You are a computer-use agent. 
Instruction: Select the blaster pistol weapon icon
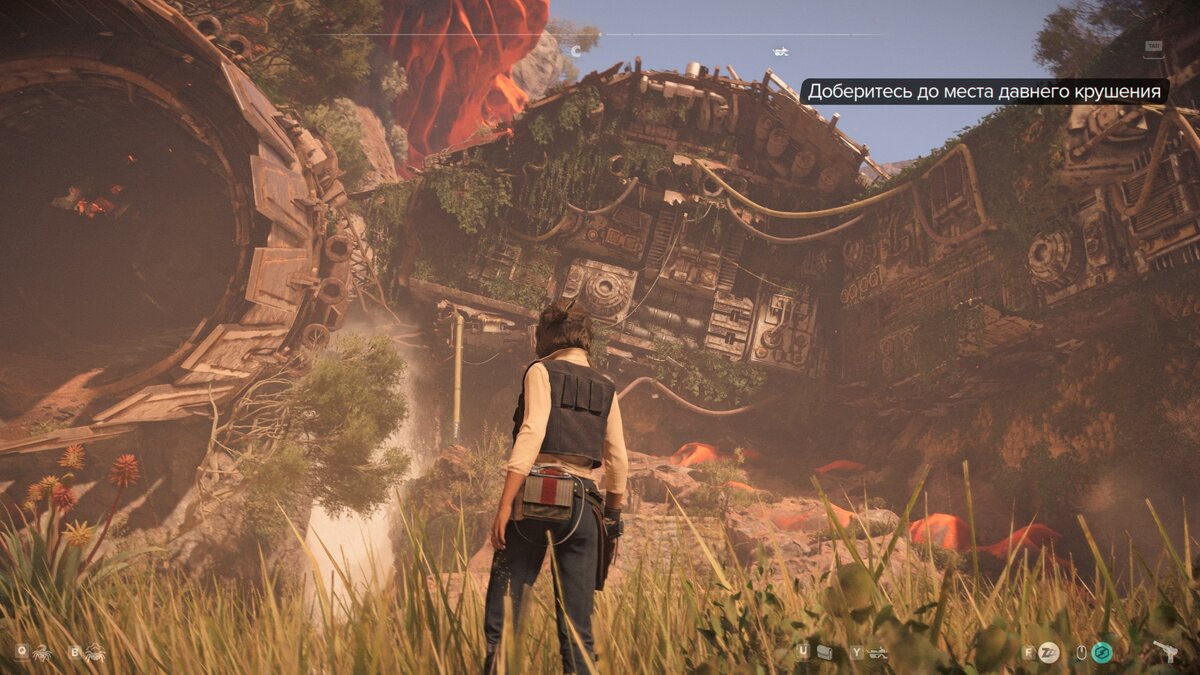coord(1165,652)
